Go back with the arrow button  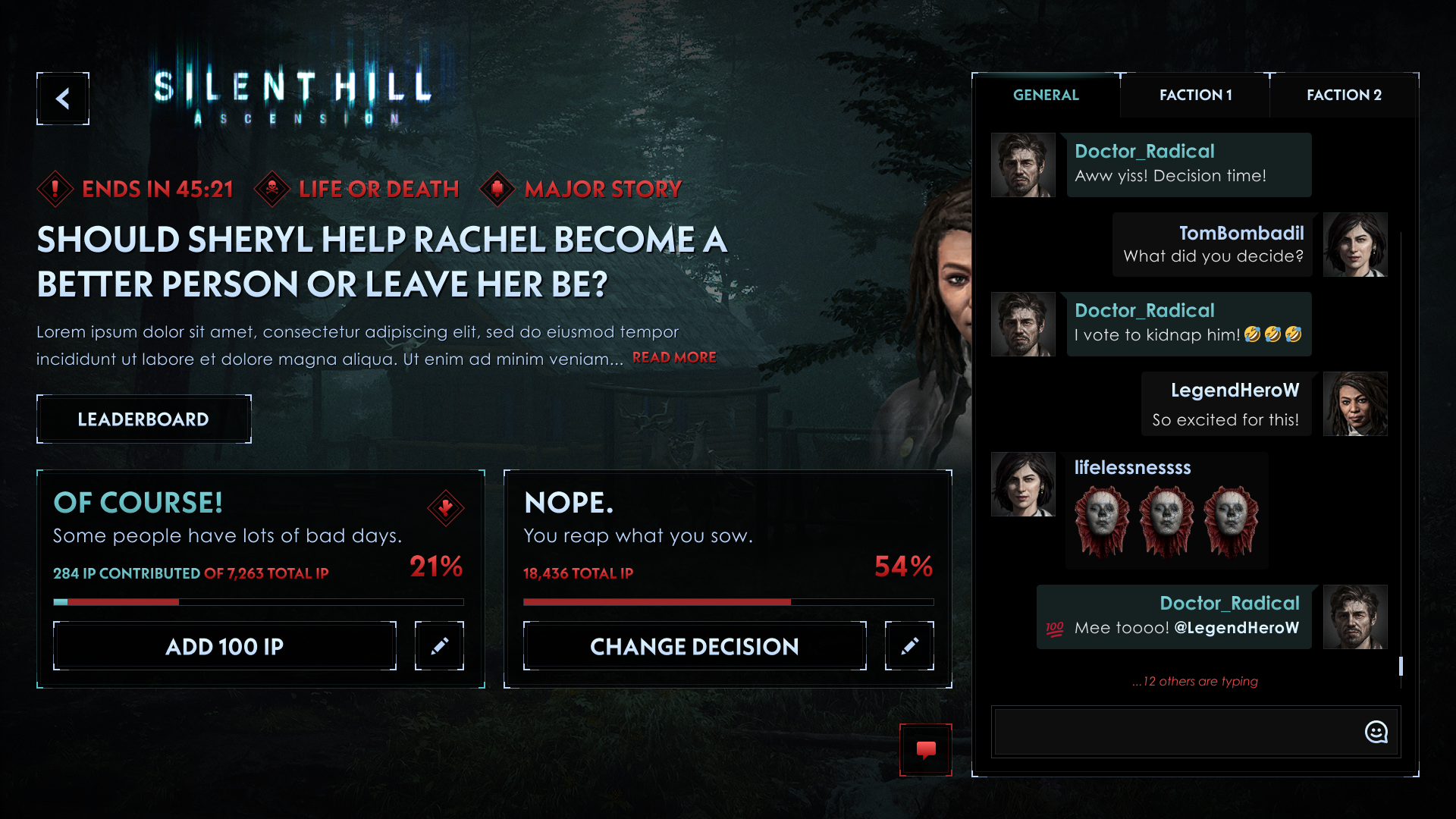[63, 99]
